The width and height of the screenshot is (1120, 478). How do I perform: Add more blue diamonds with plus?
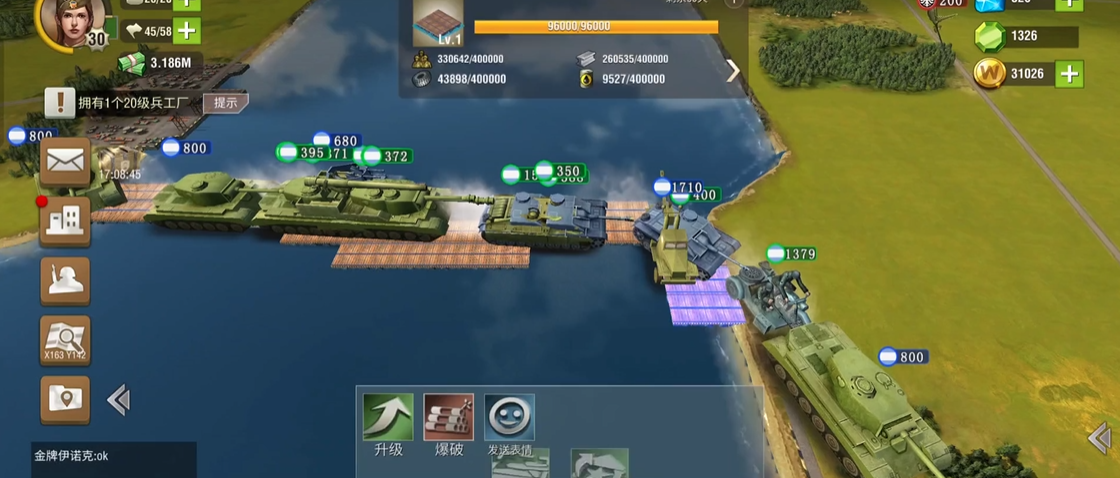1070,3
